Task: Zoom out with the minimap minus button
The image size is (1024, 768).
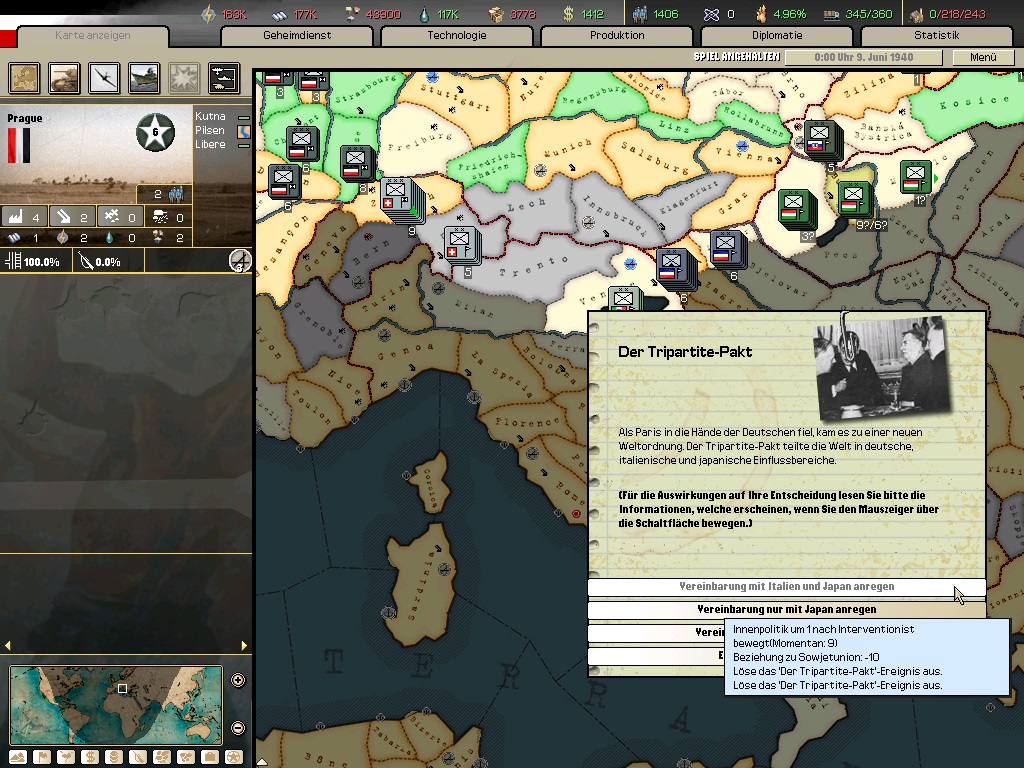Action: (x=238, y=727)
